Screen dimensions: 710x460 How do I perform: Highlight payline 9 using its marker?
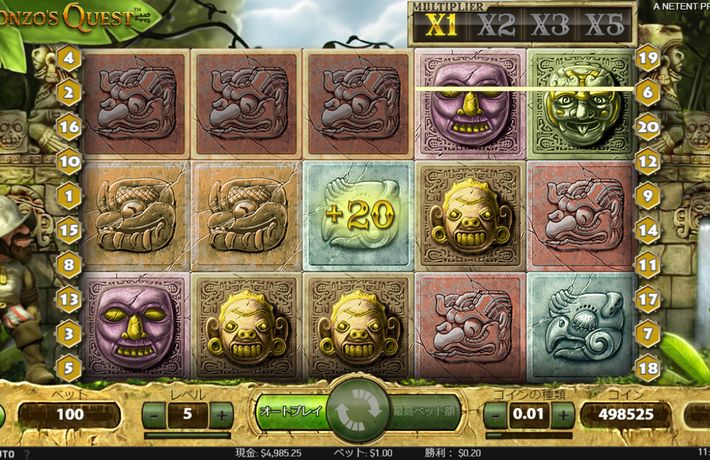(647, 195)
